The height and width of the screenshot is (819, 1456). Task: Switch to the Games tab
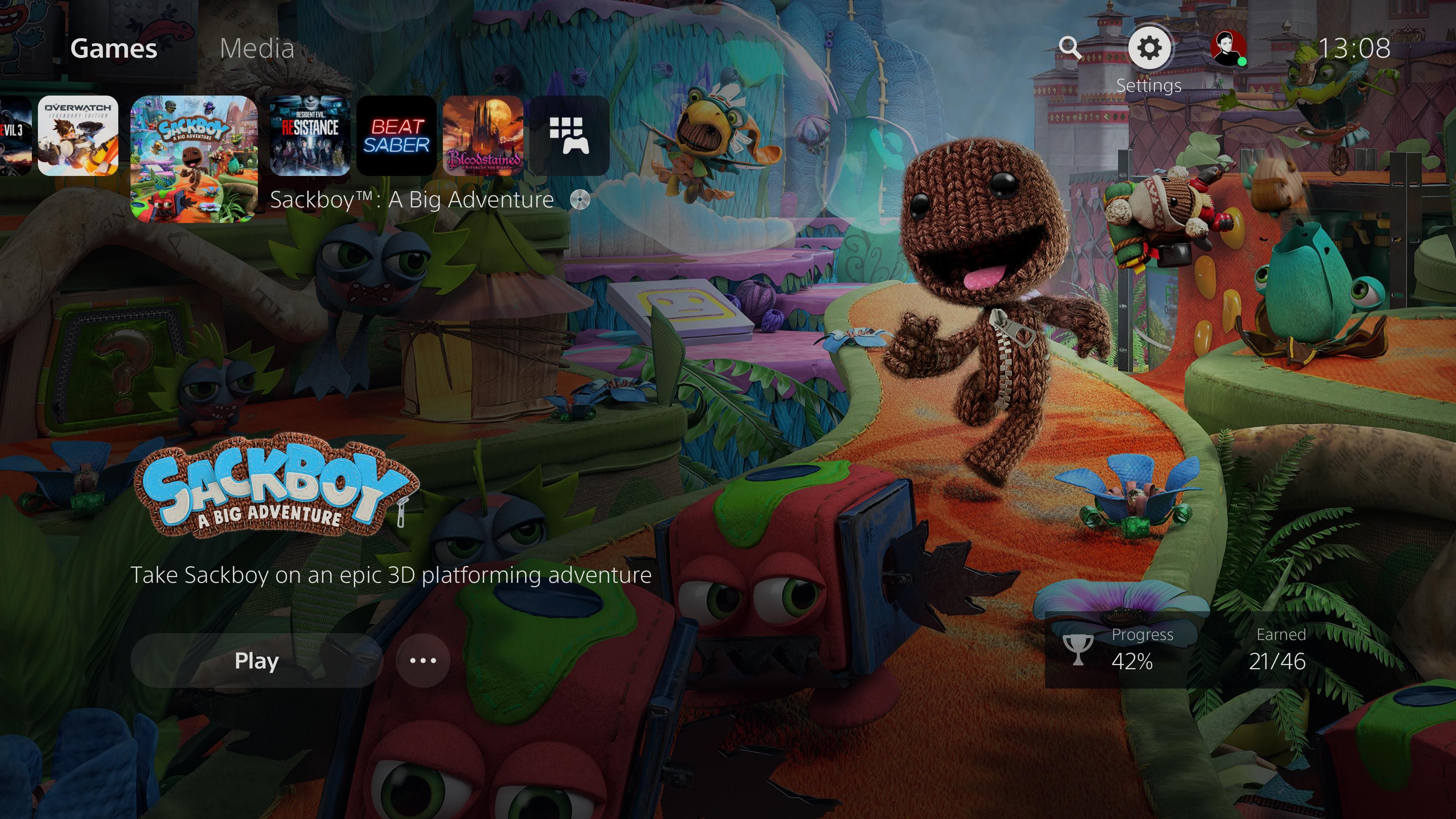[114, 49]
